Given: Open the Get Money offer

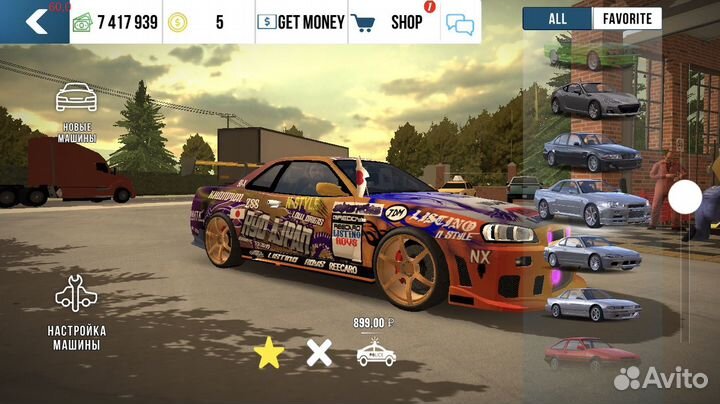Looking at the screenshot, I should point(301,21).
